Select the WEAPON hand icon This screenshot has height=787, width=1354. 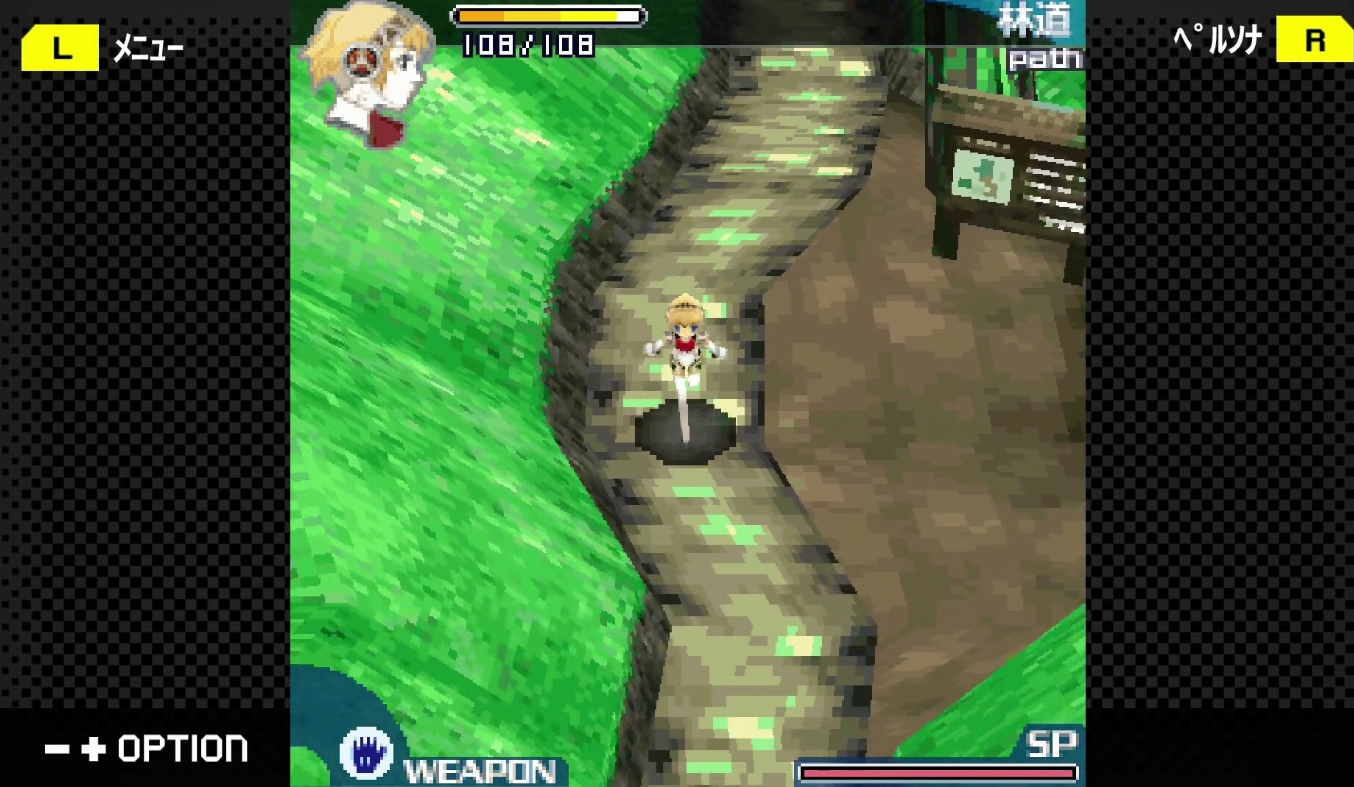(364, 752)
